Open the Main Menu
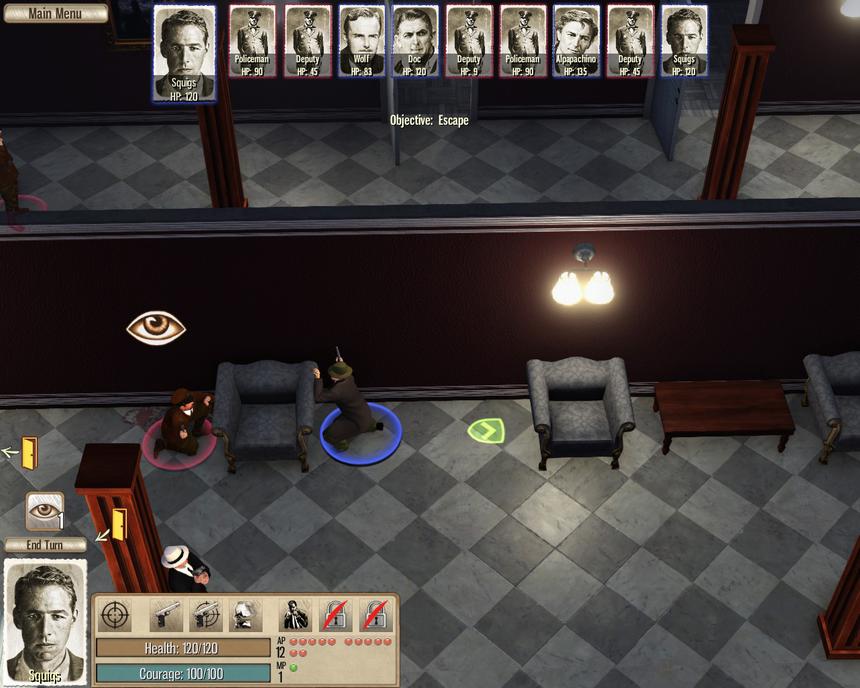Screen dimensions: 860x688 (x=55, y=14)
